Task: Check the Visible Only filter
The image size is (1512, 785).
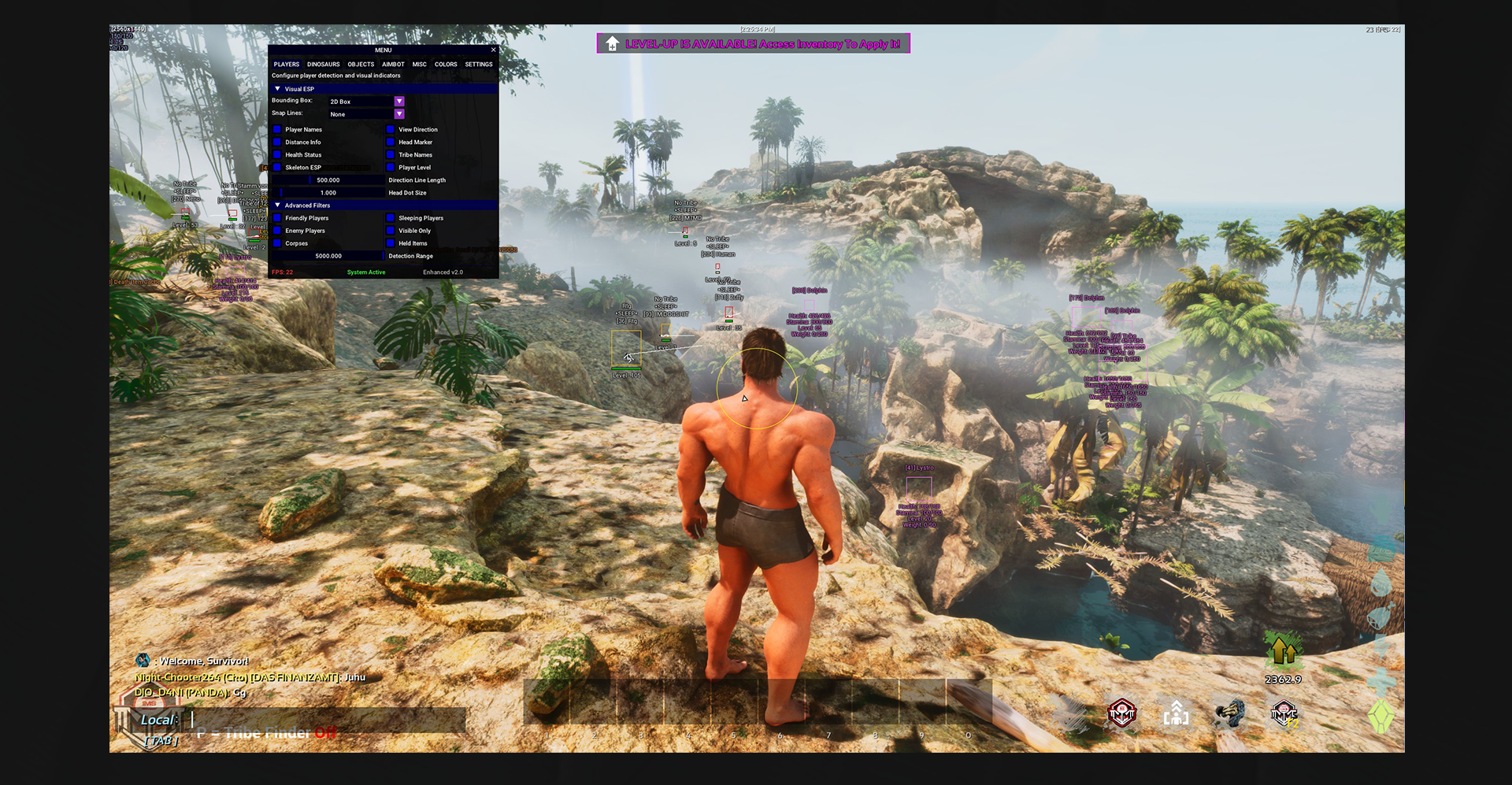Action: [x=391, y=231]
